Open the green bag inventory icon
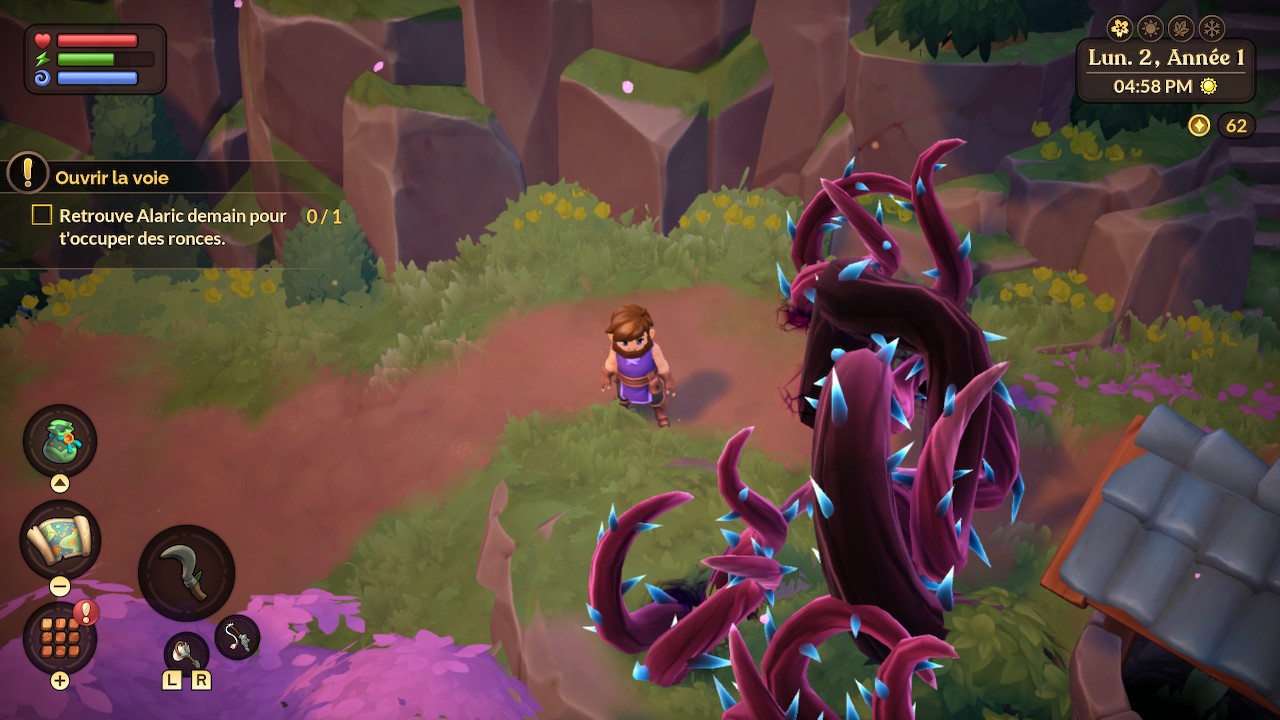Viewport: 1280px width, 720px height. pyautogui.click(x=60, y=441)
